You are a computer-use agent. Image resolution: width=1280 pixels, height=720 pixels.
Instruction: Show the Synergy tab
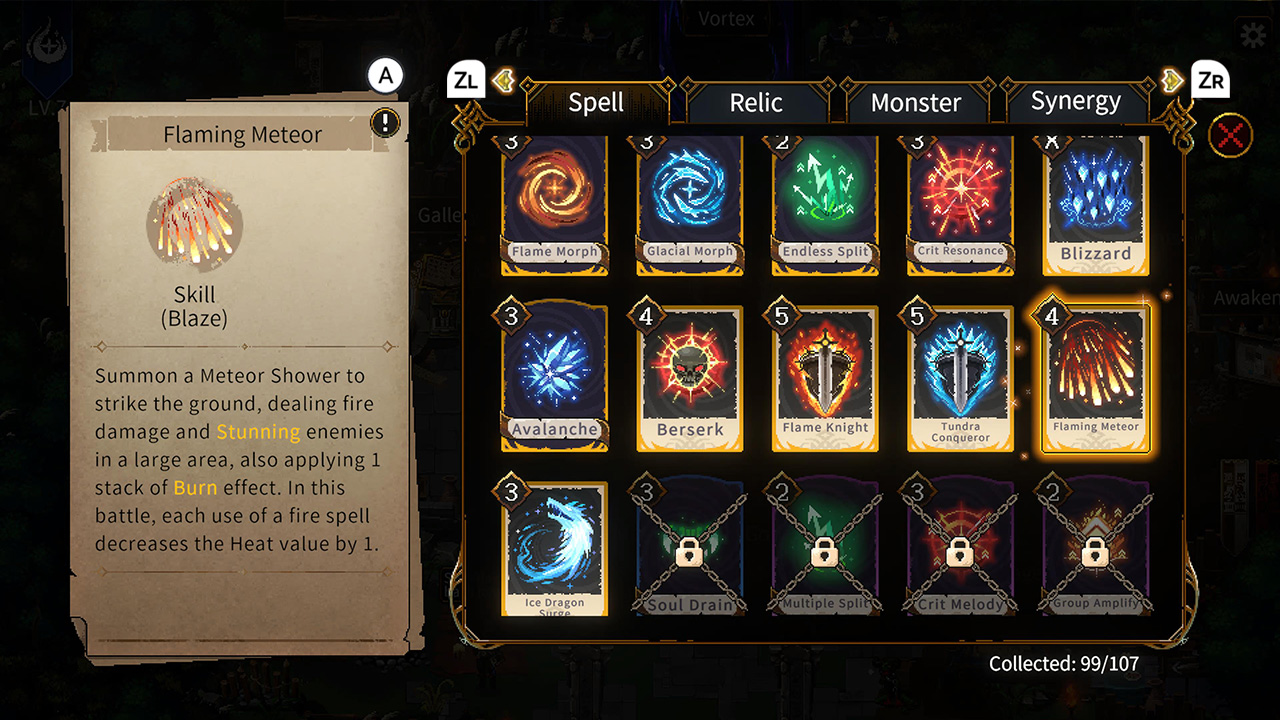(x=1075, y=102)
